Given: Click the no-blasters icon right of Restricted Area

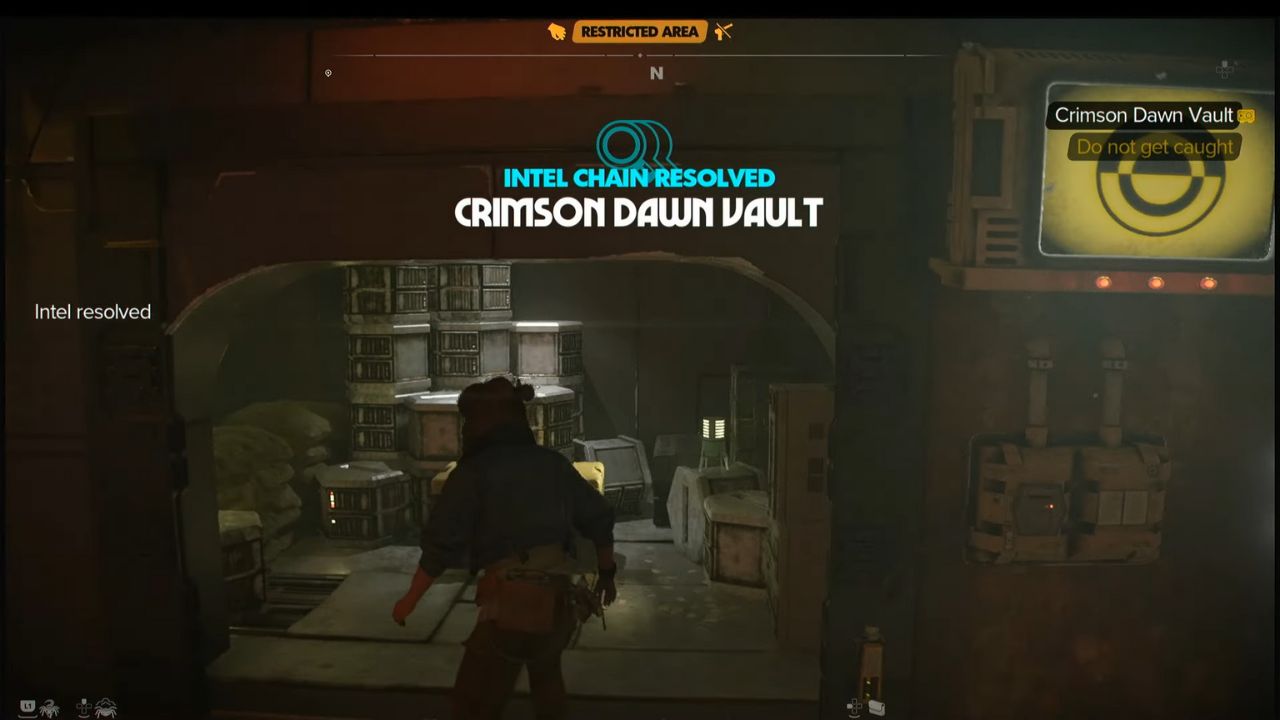Looking at the screenshot, I should coord(723,31).
